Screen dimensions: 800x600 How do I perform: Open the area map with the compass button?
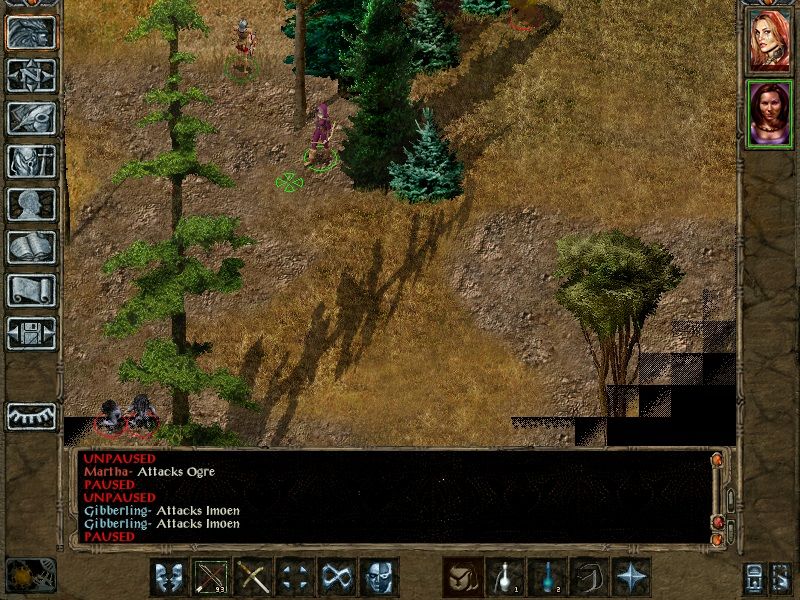31,76
